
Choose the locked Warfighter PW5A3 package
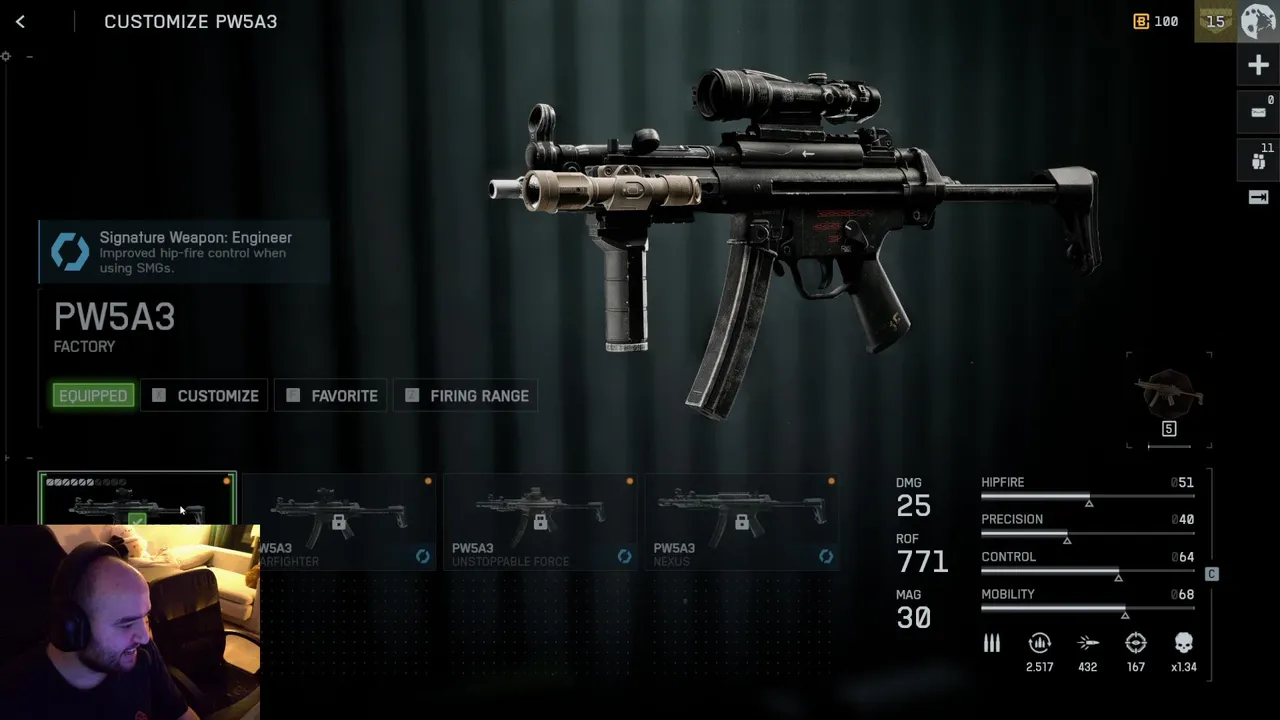coord(339,521)
